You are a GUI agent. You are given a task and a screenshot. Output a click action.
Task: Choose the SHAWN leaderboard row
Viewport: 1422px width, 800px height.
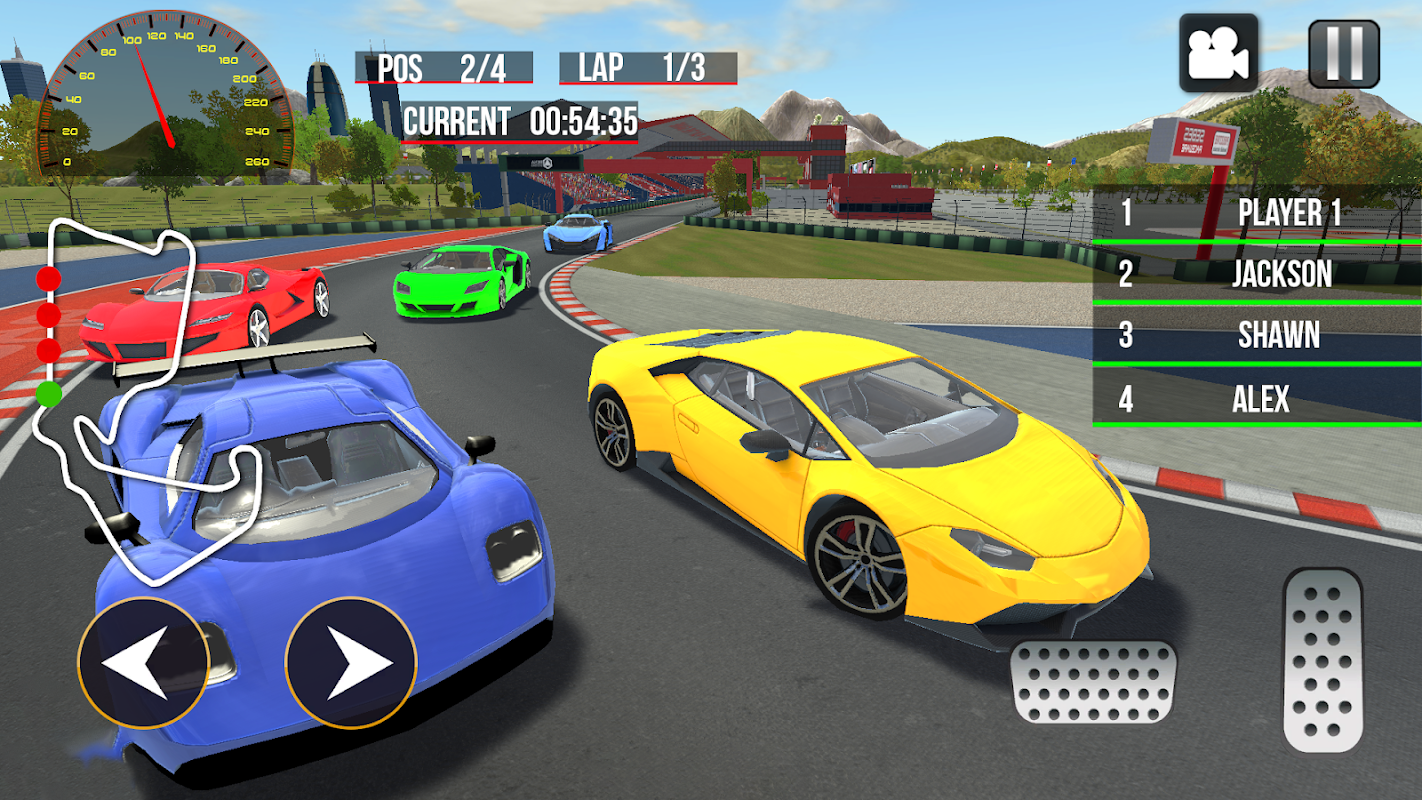tap(1258, 335)
